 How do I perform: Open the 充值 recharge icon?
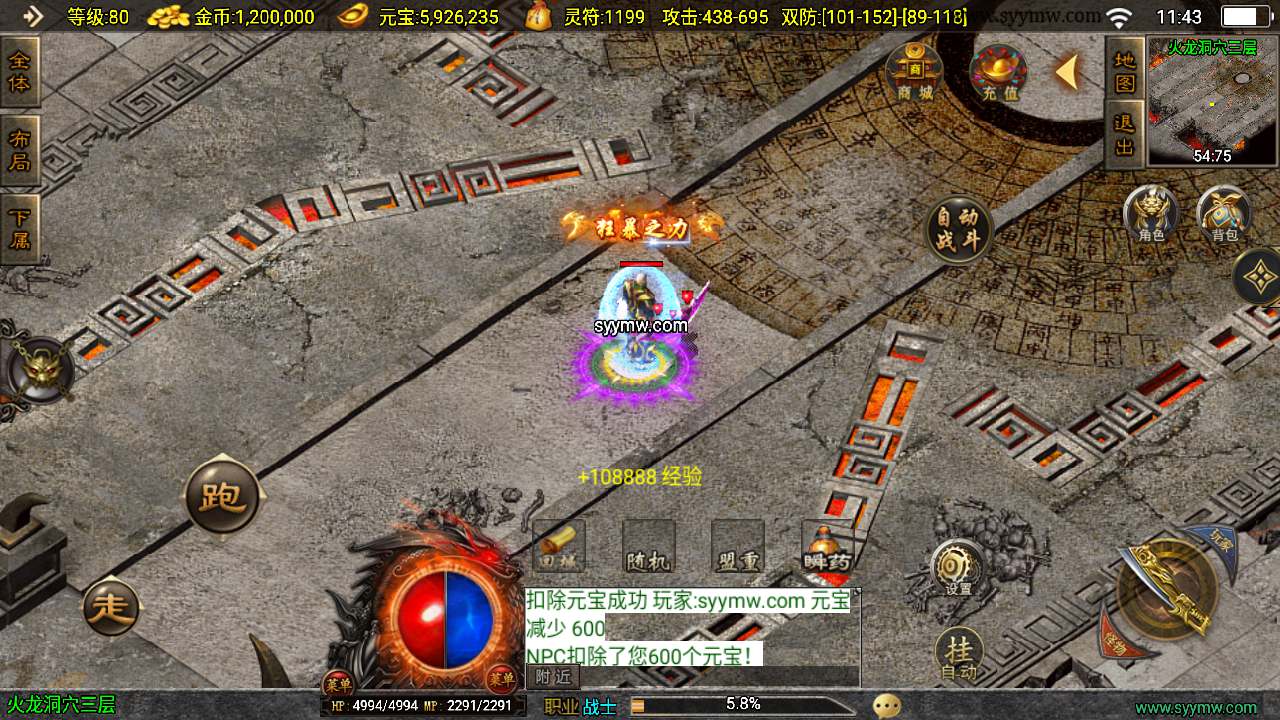coord(999,73)
